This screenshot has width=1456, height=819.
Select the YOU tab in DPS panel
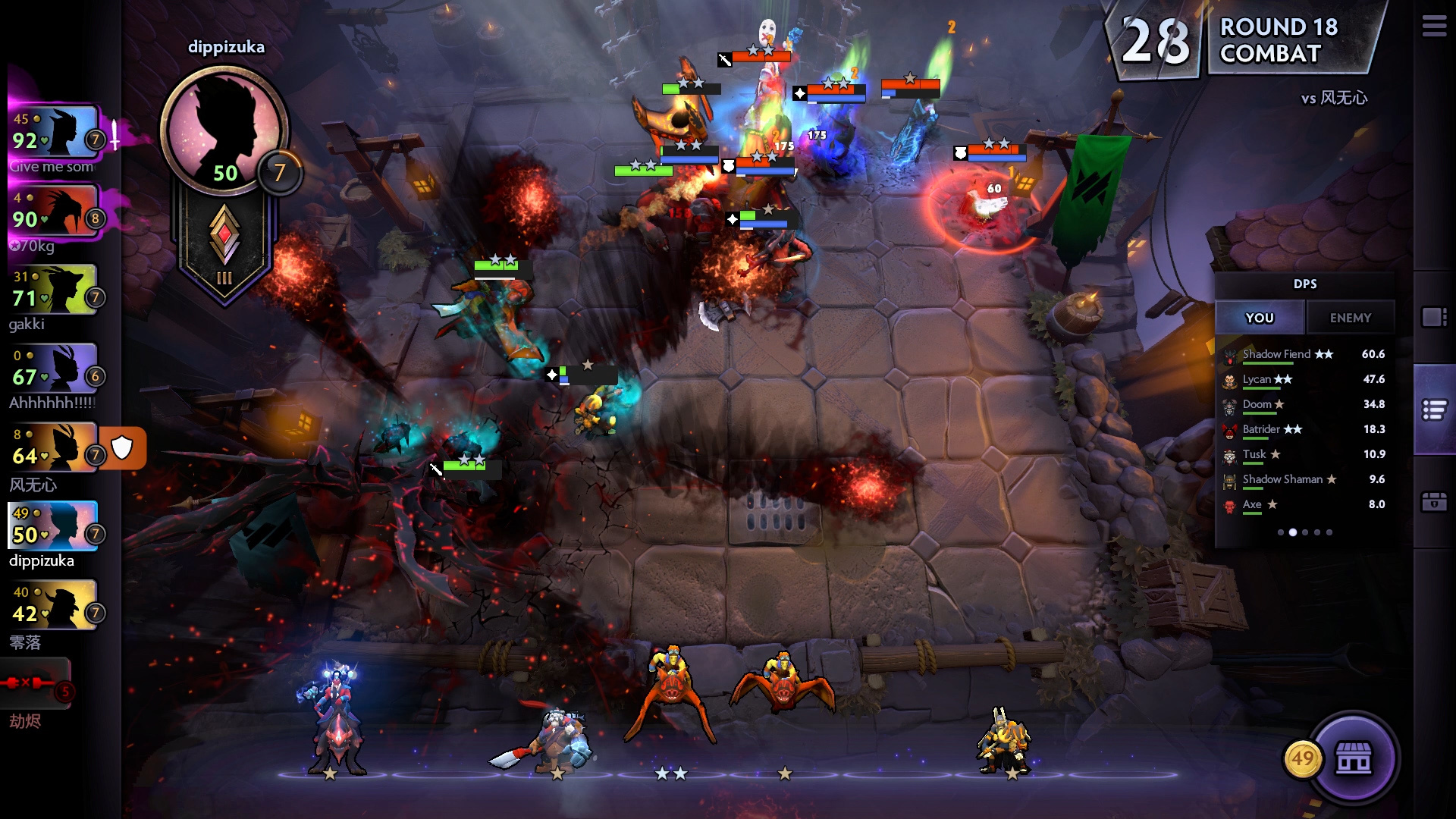pyautogui.click(x=1260, y=317)
